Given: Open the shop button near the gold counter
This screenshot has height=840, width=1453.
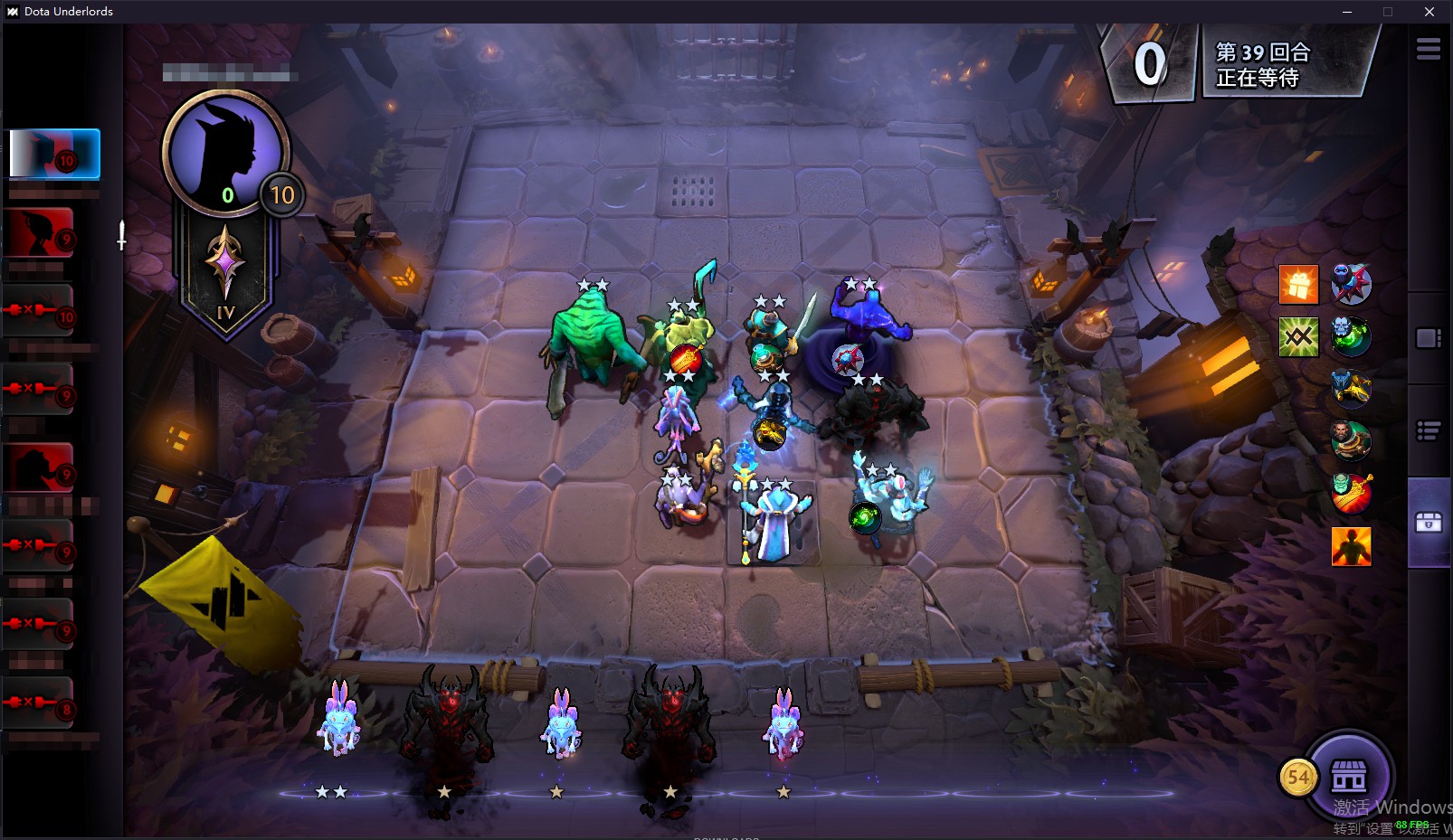Looking at the screenshot, I should click(x=1348, y=776).
